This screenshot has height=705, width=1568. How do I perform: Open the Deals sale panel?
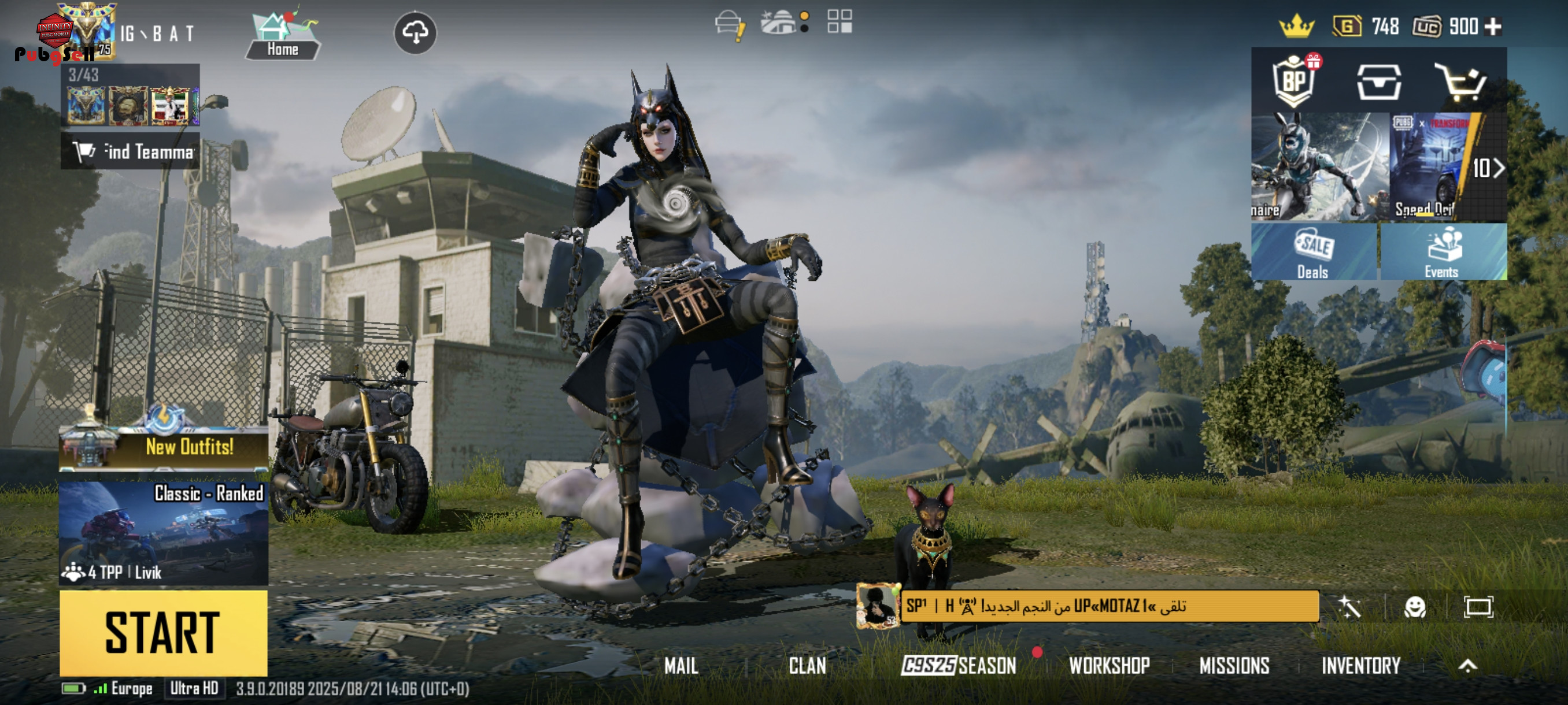1314,252
